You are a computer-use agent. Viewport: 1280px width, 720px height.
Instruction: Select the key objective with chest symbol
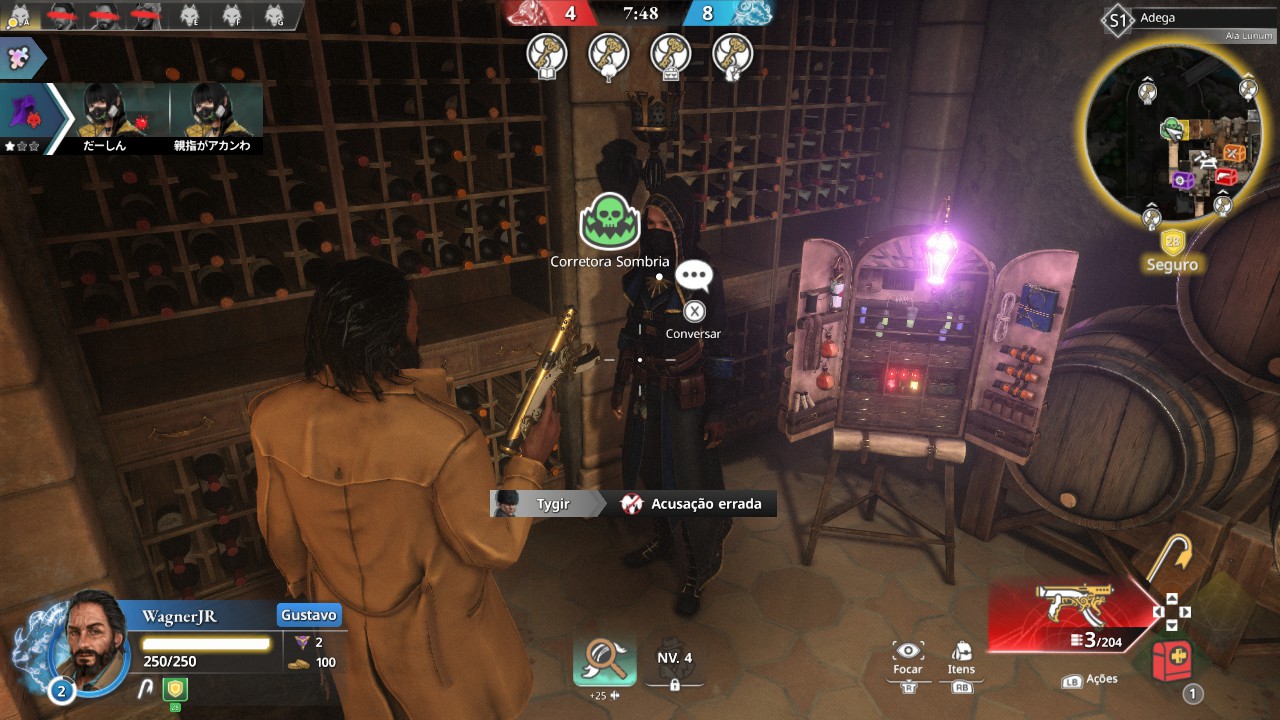(671, 54)
